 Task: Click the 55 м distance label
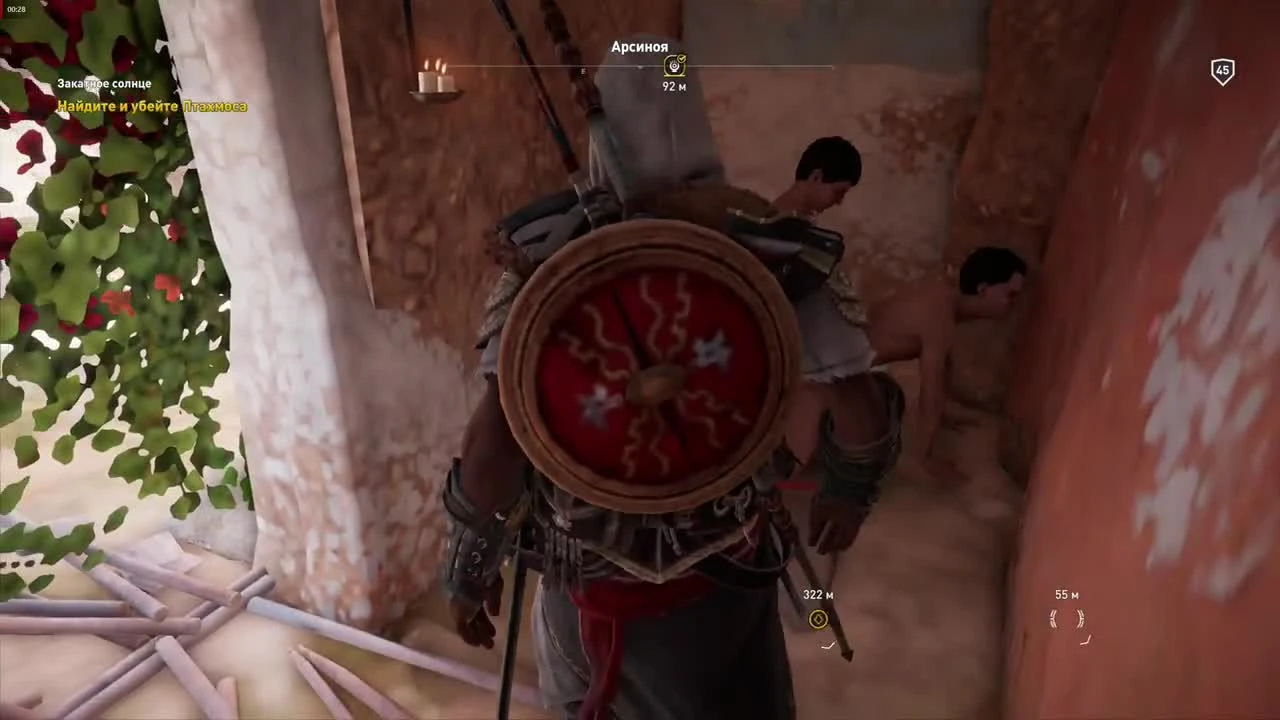(x=1065, y=594)
